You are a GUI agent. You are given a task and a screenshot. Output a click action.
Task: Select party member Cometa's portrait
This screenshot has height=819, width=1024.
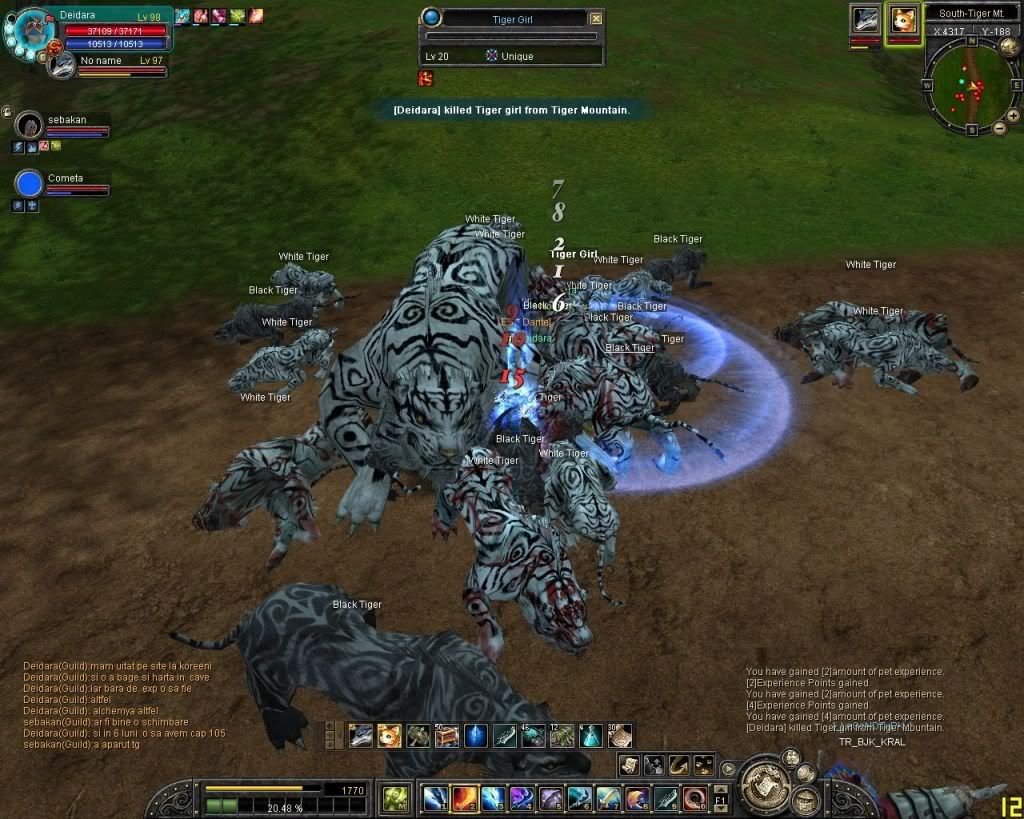click(30, 184)
